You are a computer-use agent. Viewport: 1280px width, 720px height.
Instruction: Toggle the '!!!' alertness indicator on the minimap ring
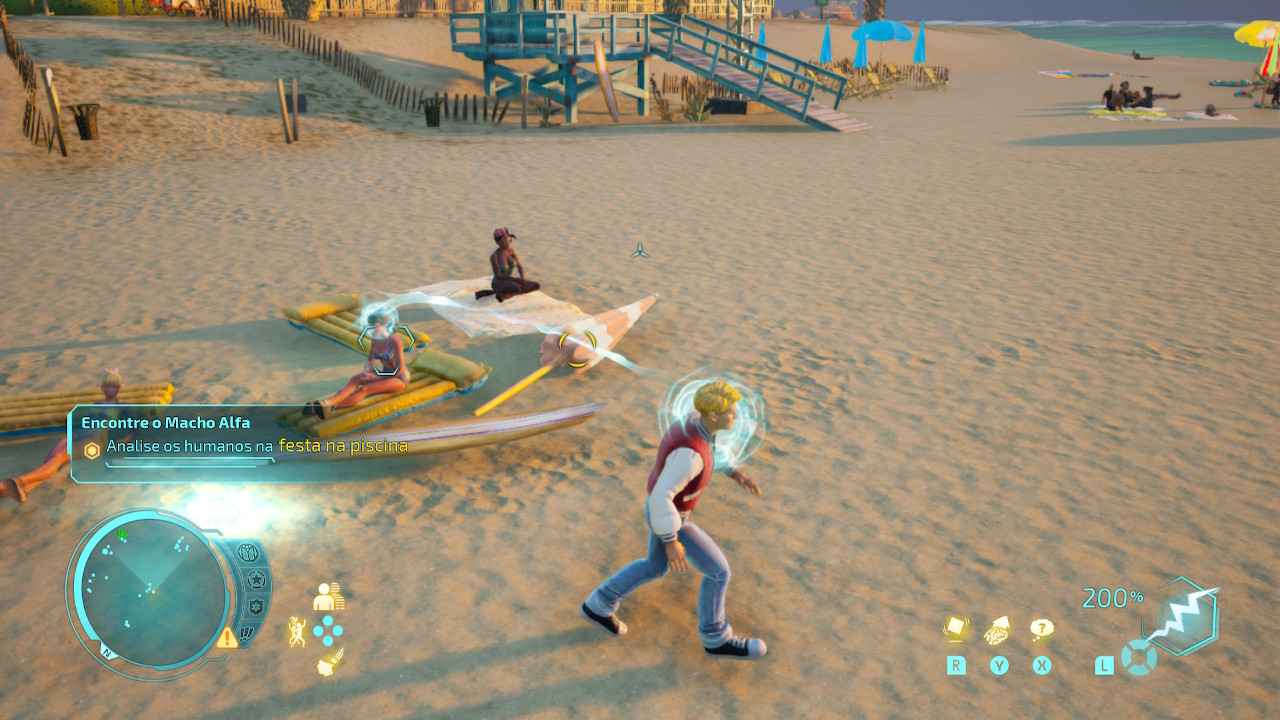pos(248,632)
